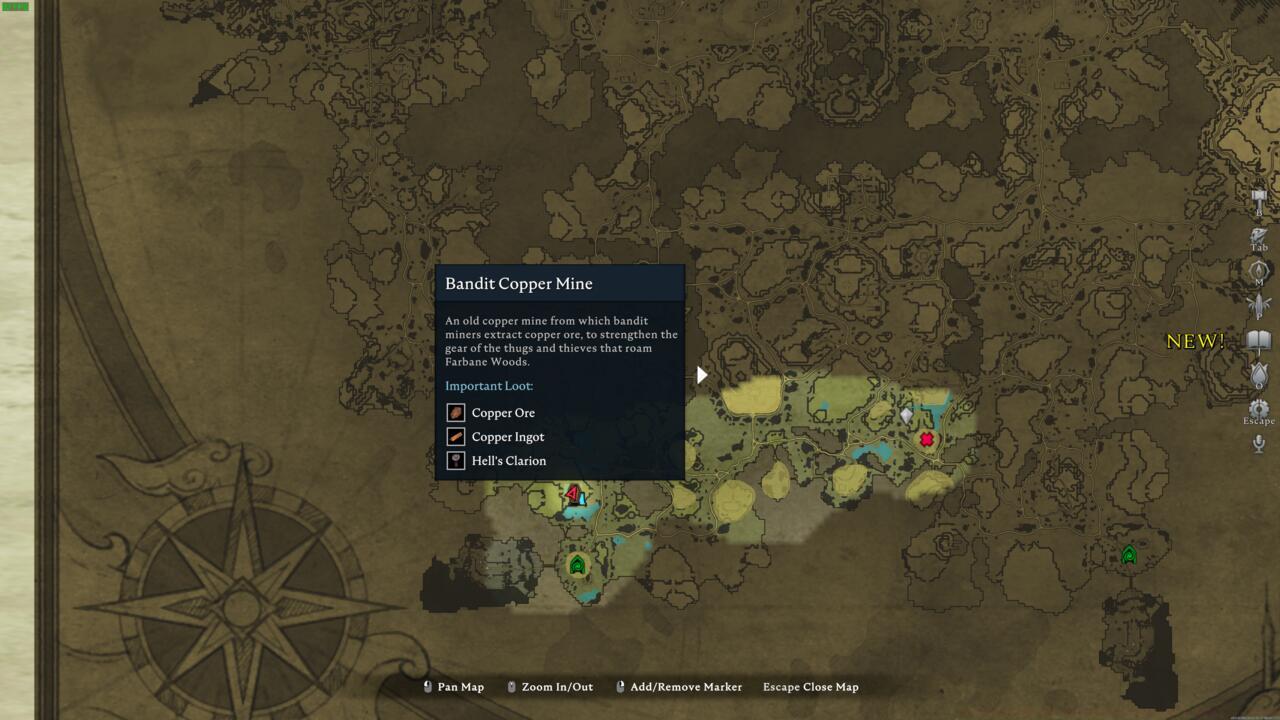Click the winged icon labeled P

click(1259, 305)
